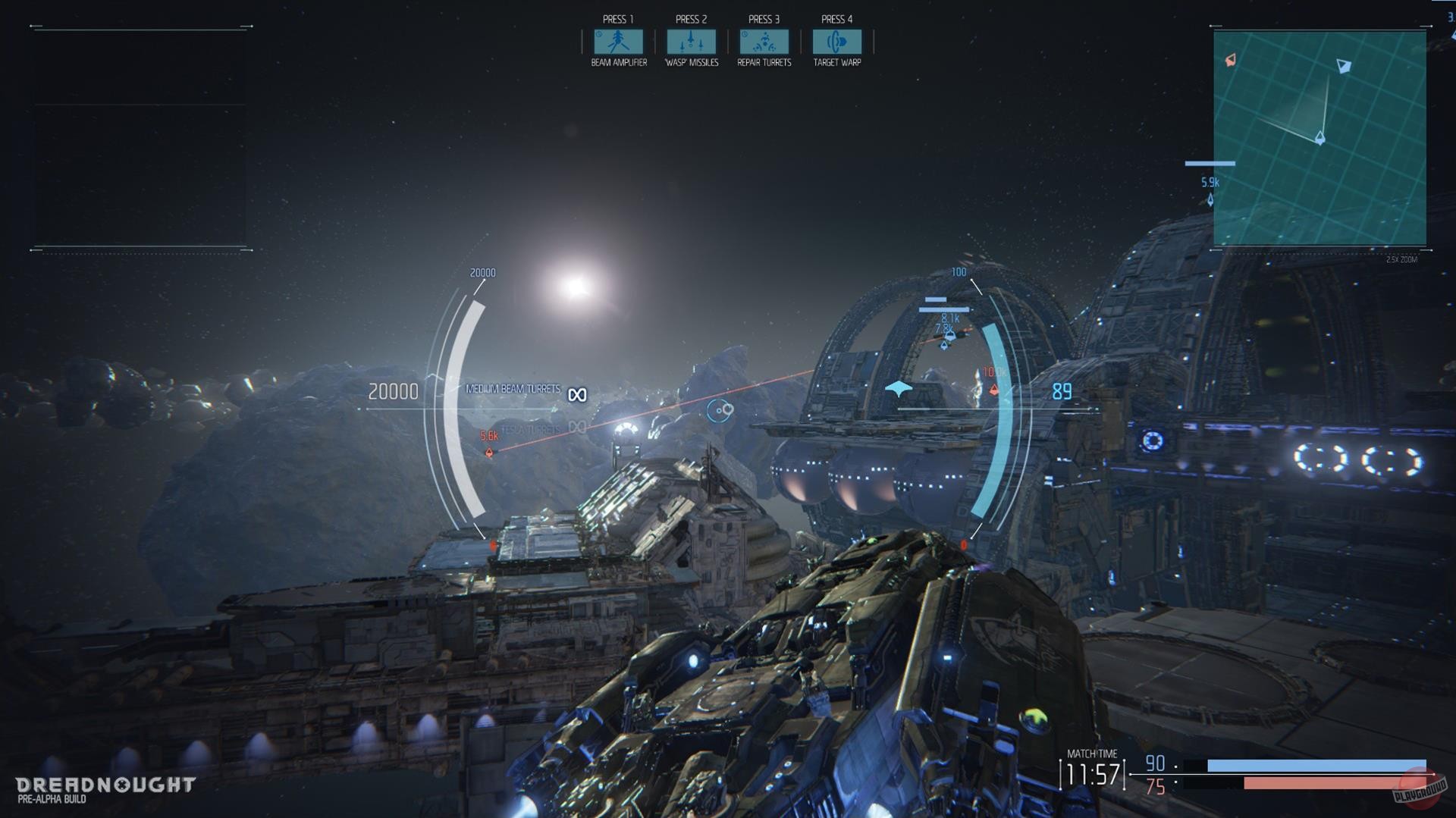Trigger the Repair Turrets ability
1456x818 pixels.
763,42
